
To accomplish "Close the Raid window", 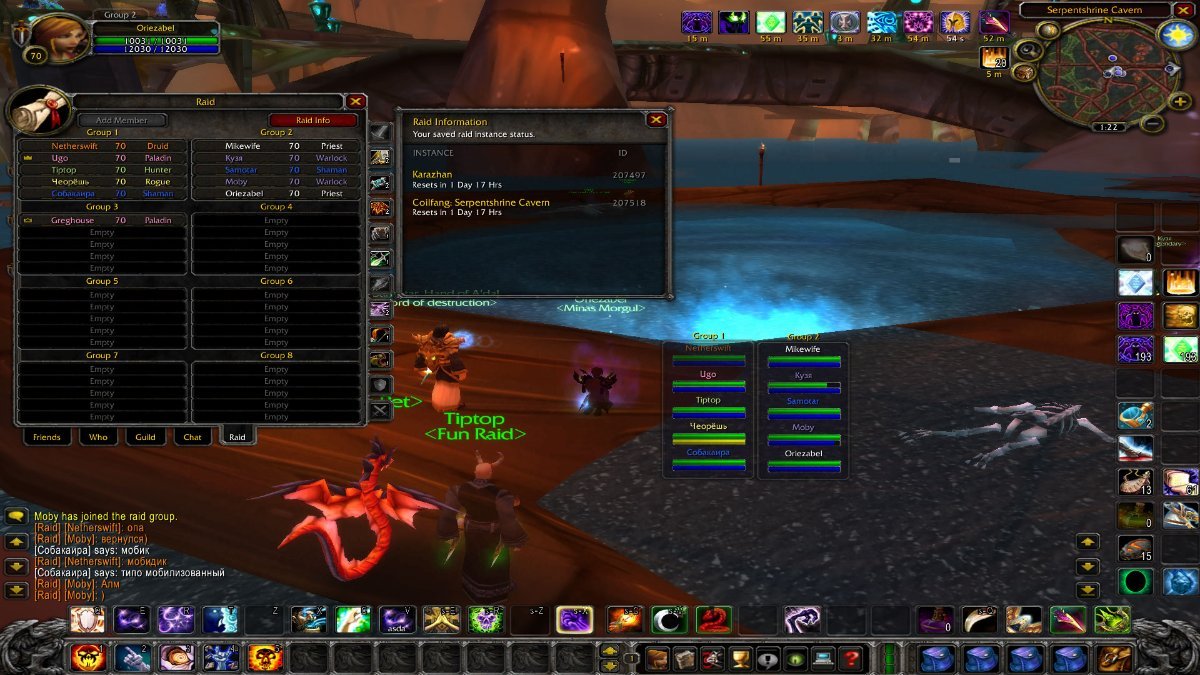I will pyautogui.click(x=355, y=101).
